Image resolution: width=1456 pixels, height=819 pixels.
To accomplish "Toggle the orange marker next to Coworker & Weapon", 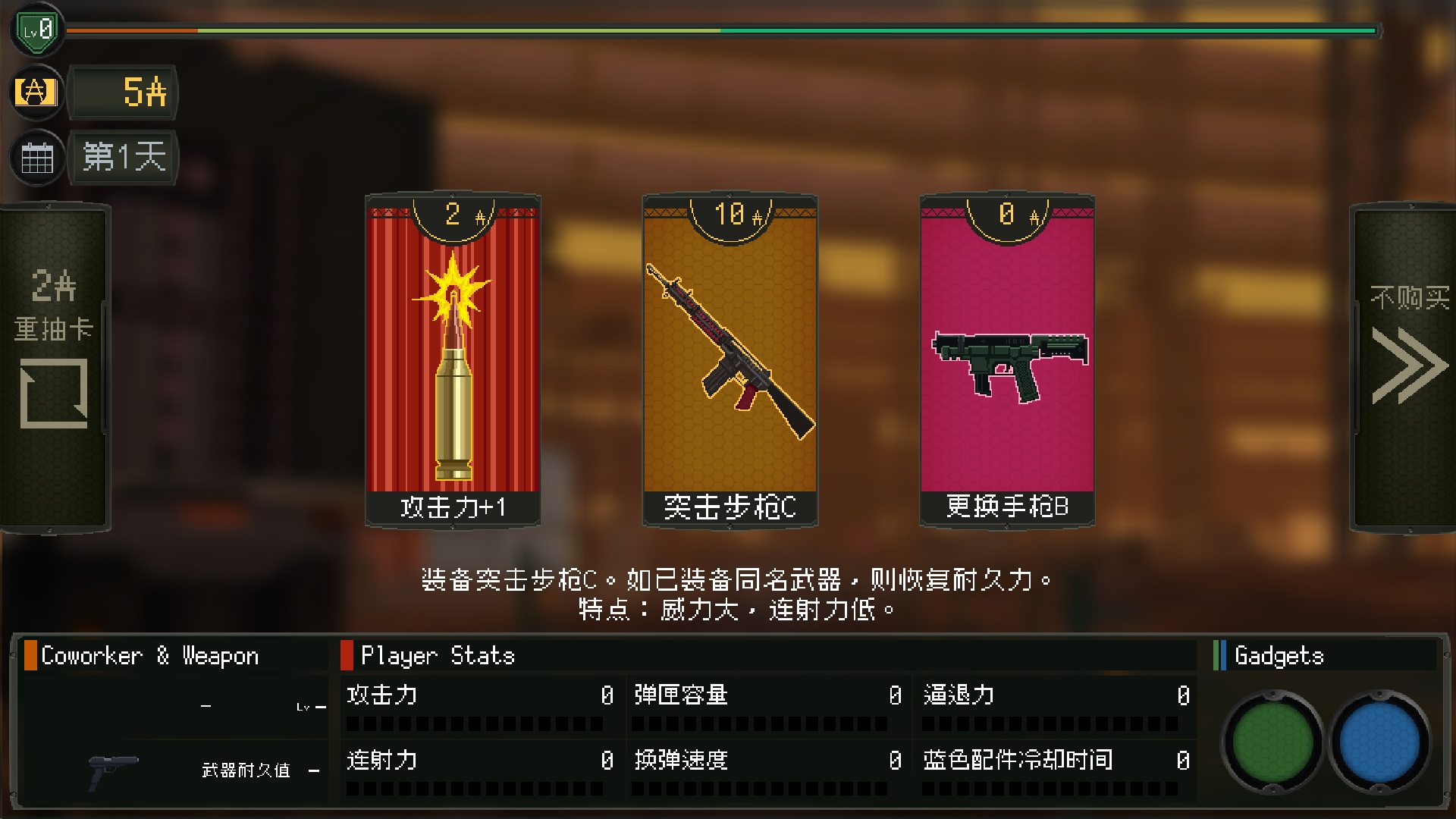I will pyautogui.click(x=30, y=655).
